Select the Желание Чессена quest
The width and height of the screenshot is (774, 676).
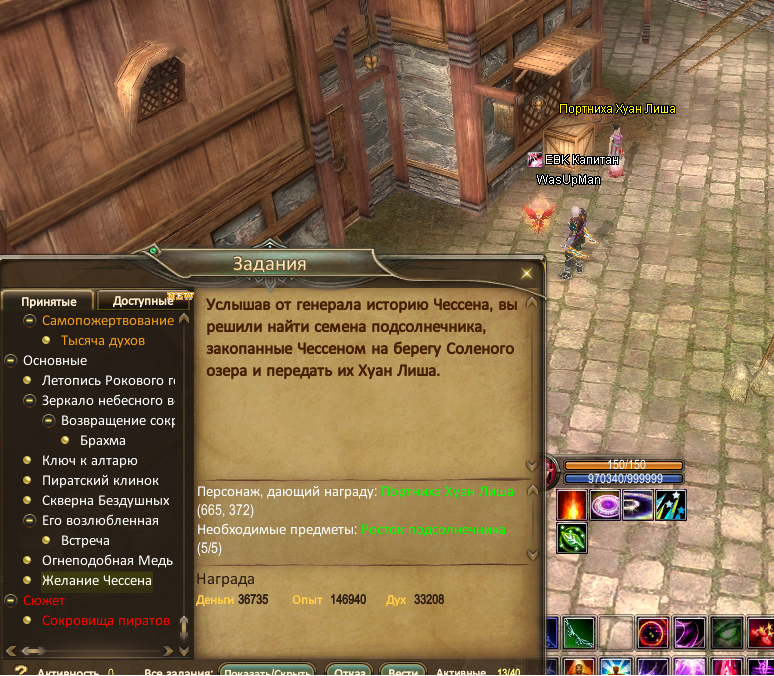[x=96, y=580]
